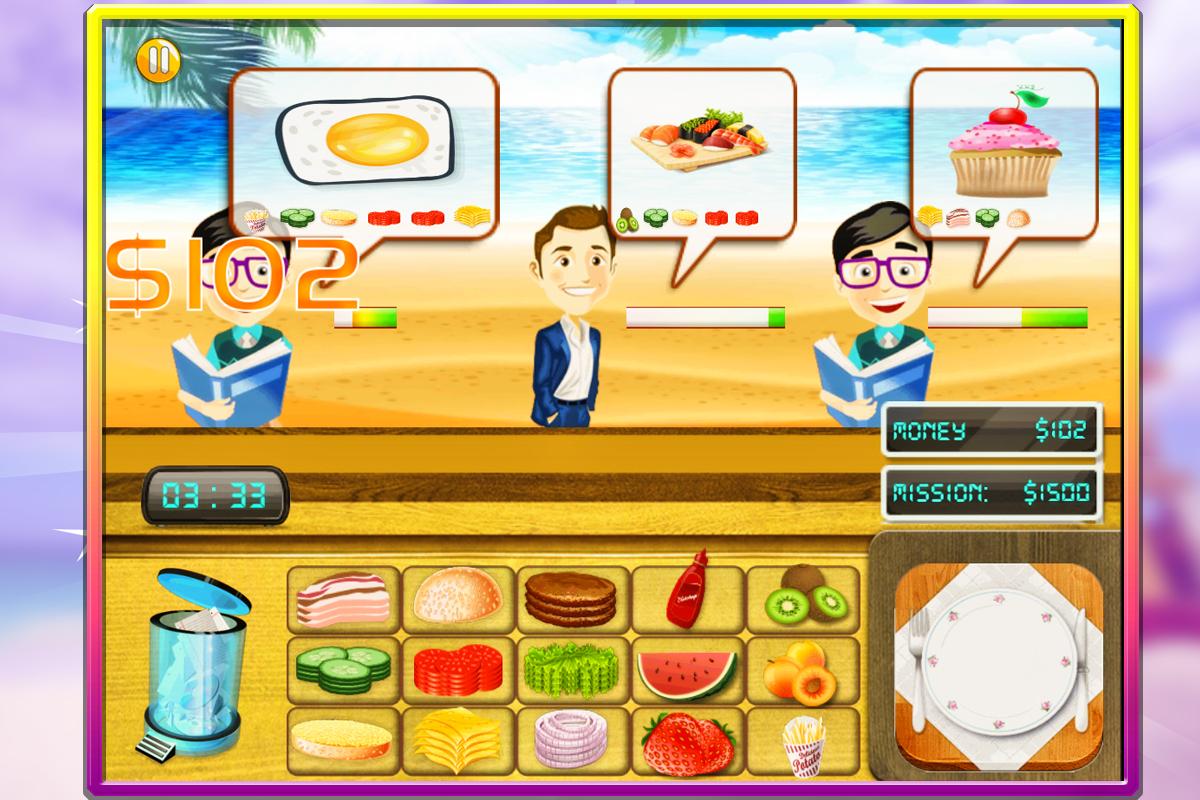This screenshot has height=800, width=1200.
Task: Add the green lettuce
Action: point(573,669)
